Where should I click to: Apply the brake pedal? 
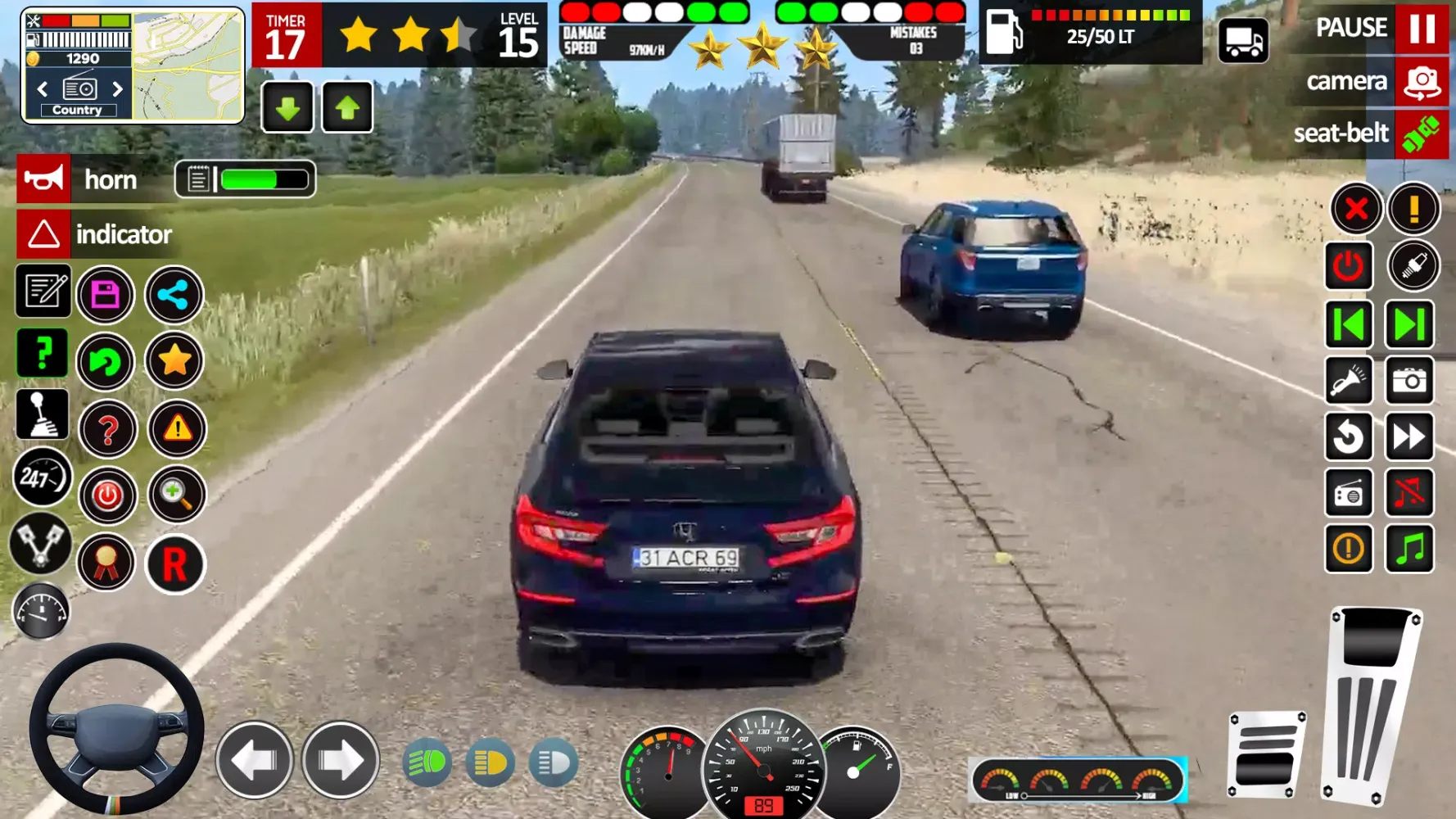1265,754
